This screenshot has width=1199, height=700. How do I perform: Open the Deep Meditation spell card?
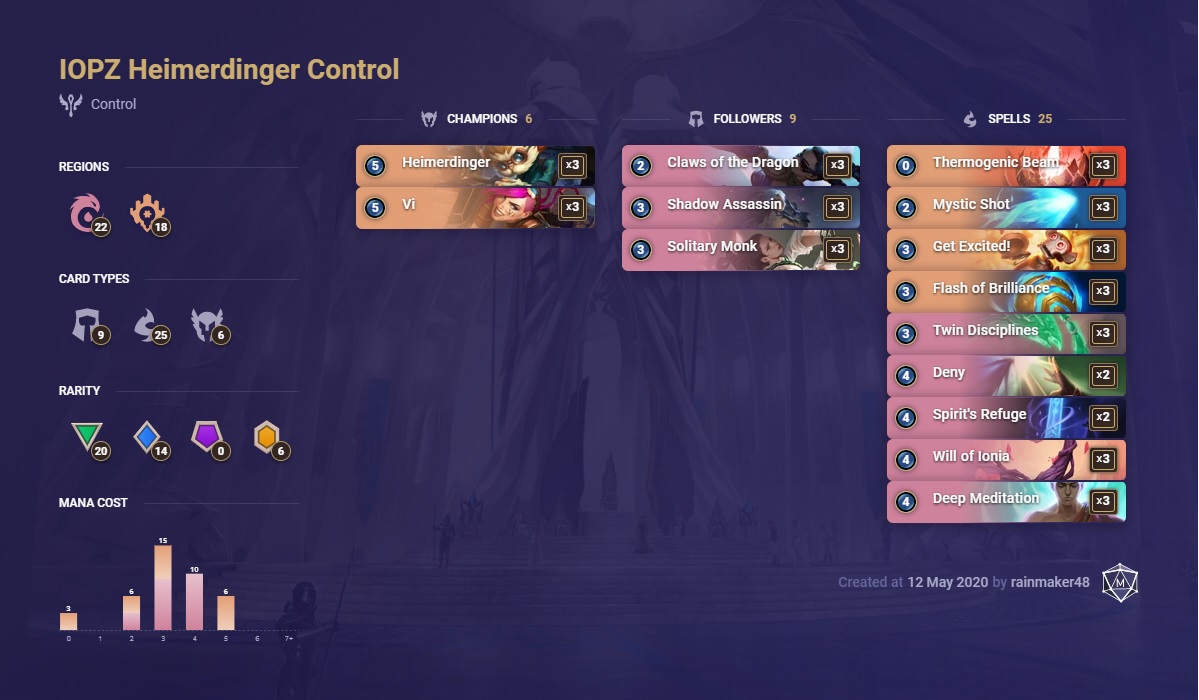(x=1005, y=502)
